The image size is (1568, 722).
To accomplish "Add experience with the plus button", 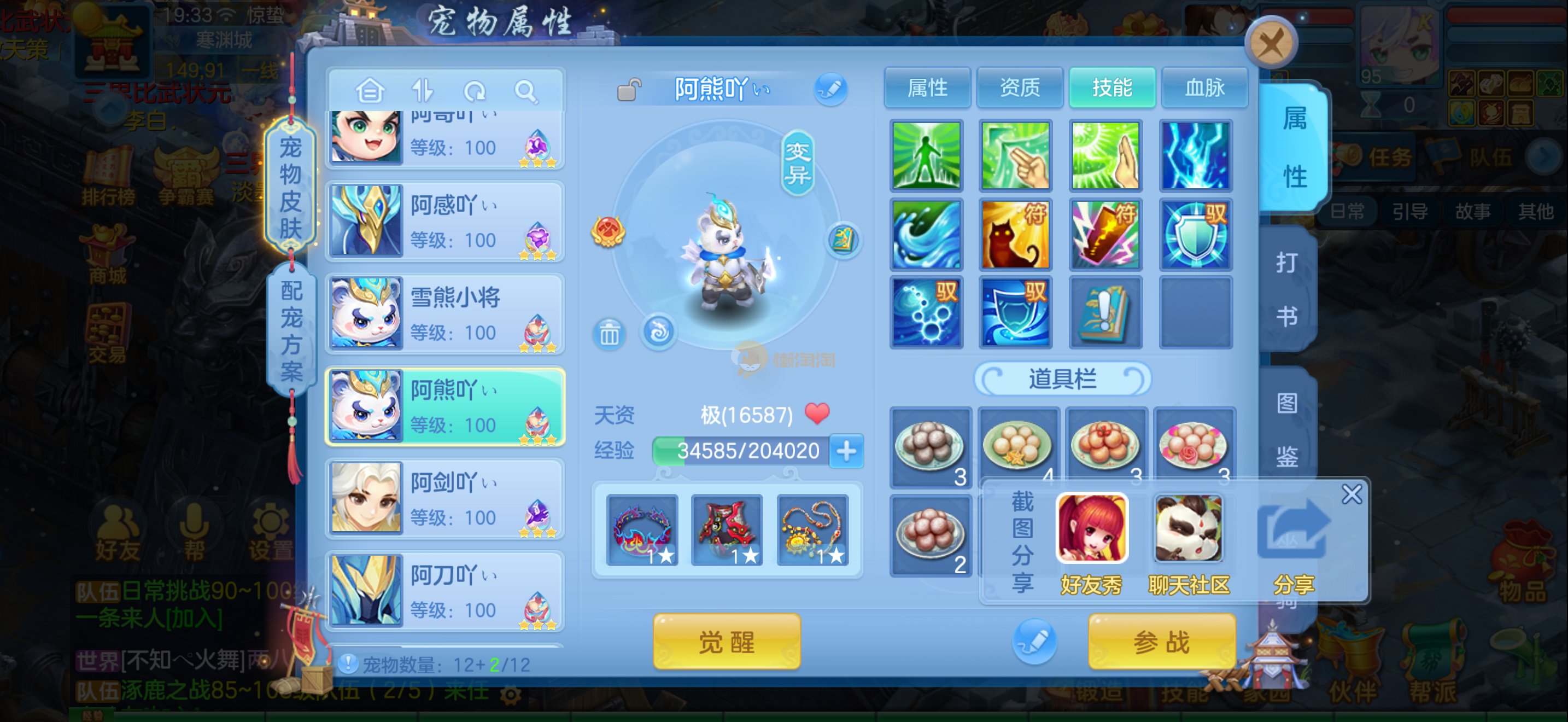I will tap(847, 451).
